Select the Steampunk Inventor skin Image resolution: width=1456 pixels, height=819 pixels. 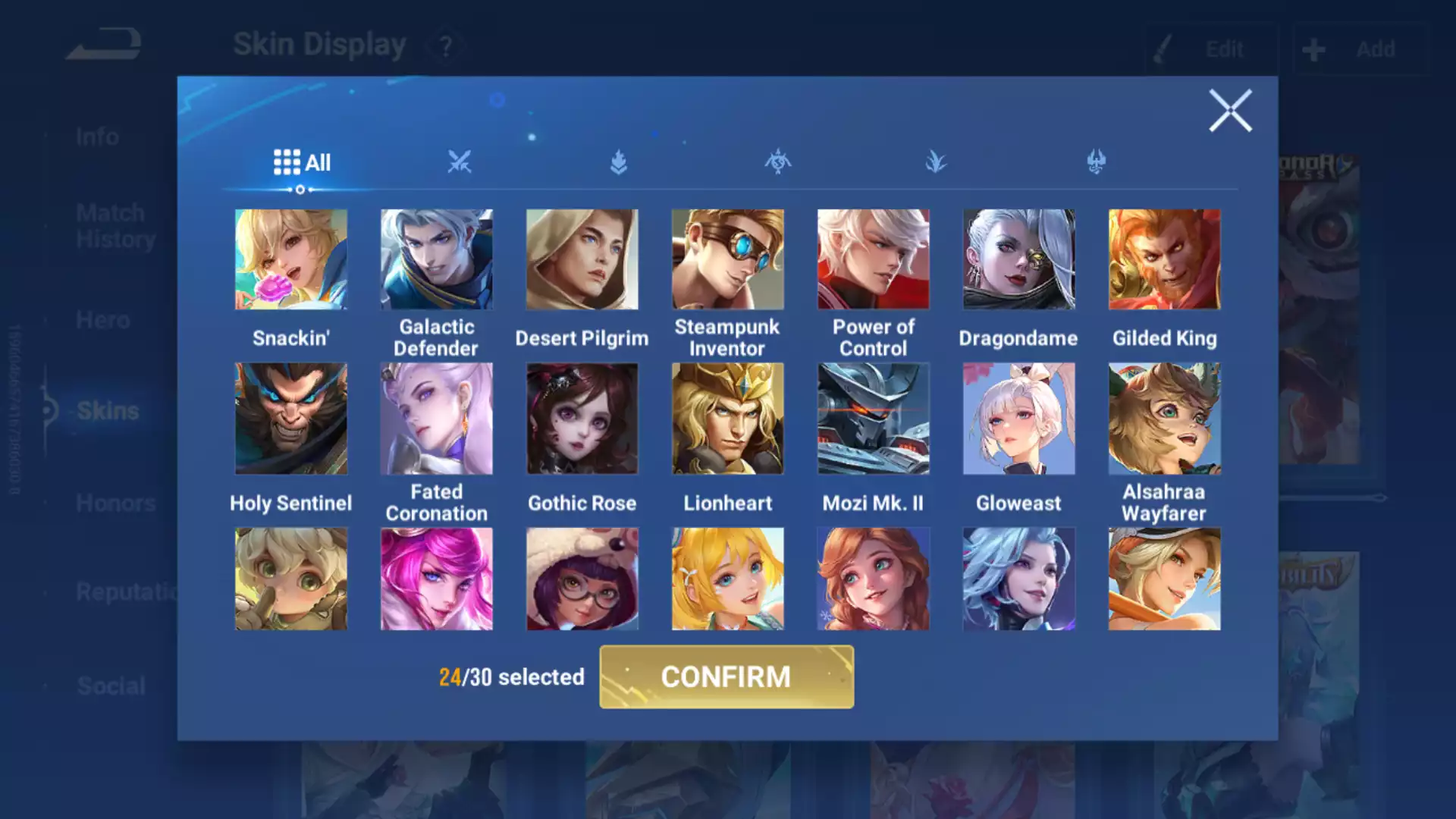[x=728, y=259]
